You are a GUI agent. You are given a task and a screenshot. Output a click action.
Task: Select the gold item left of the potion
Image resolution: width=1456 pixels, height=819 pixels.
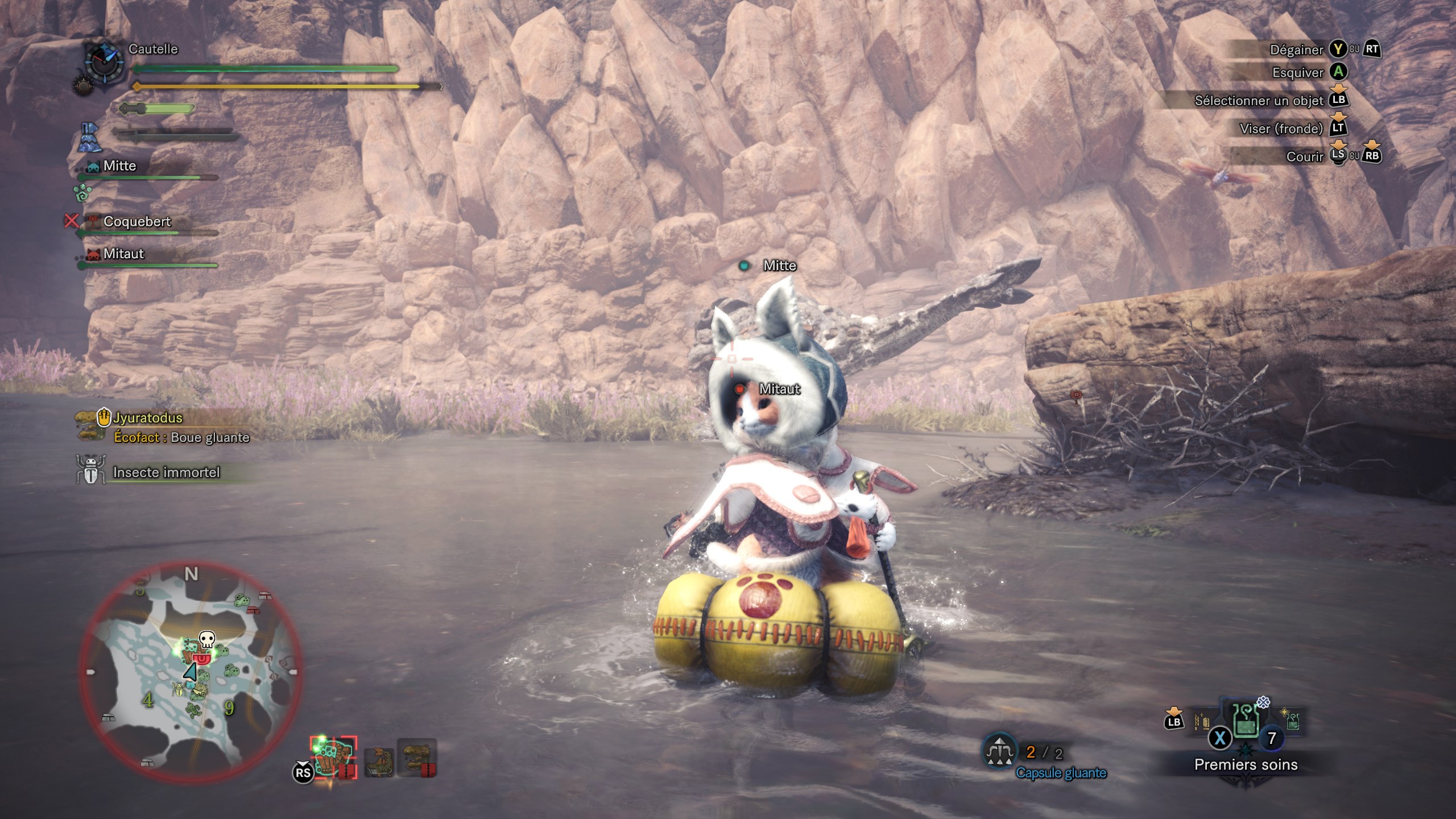1202,722
